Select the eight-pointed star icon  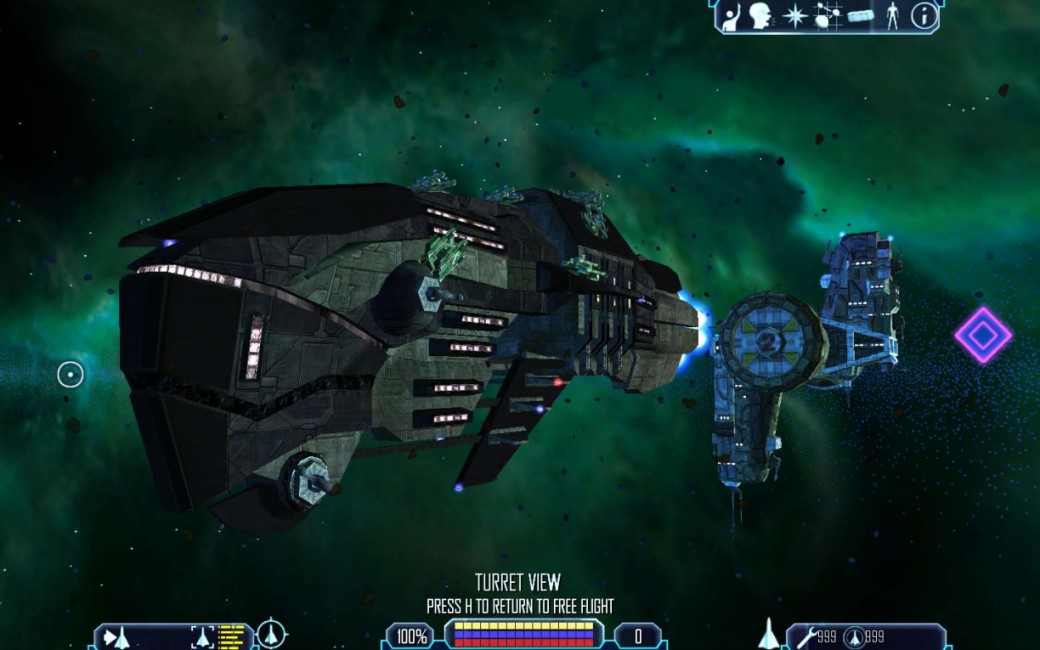pos(796,16)
